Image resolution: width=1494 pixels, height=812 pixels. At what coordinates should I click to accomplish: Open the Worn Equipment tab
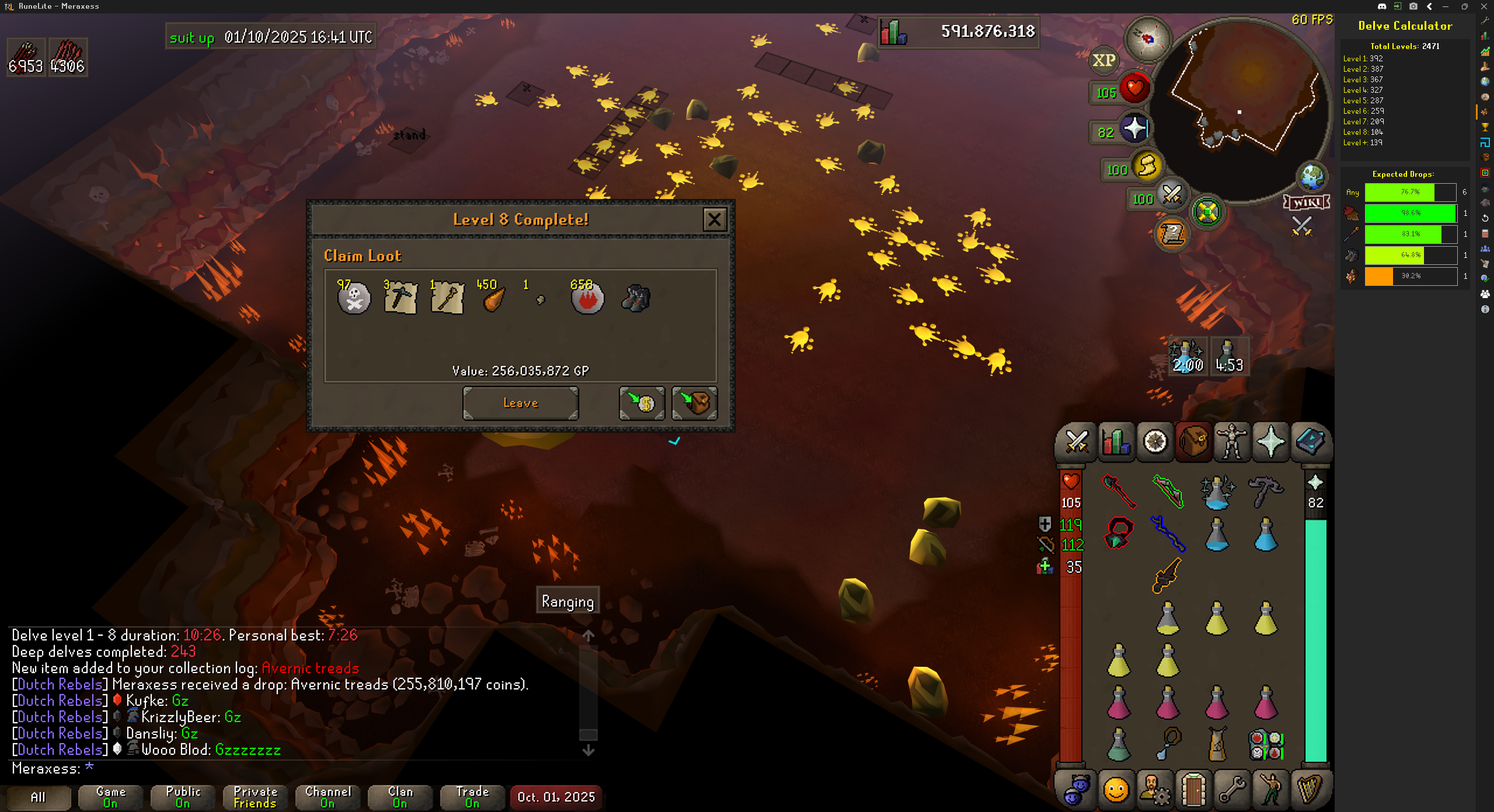[1232, 442]
